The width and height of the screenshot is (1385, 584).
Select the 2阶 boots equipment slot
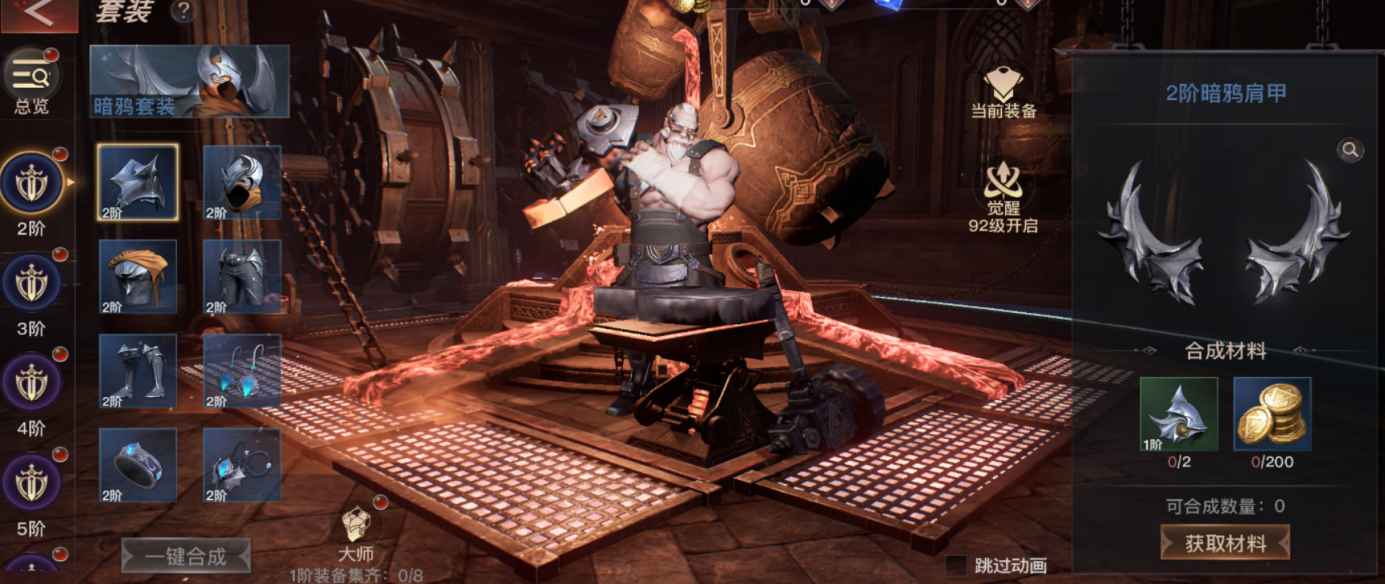[138, 371]
